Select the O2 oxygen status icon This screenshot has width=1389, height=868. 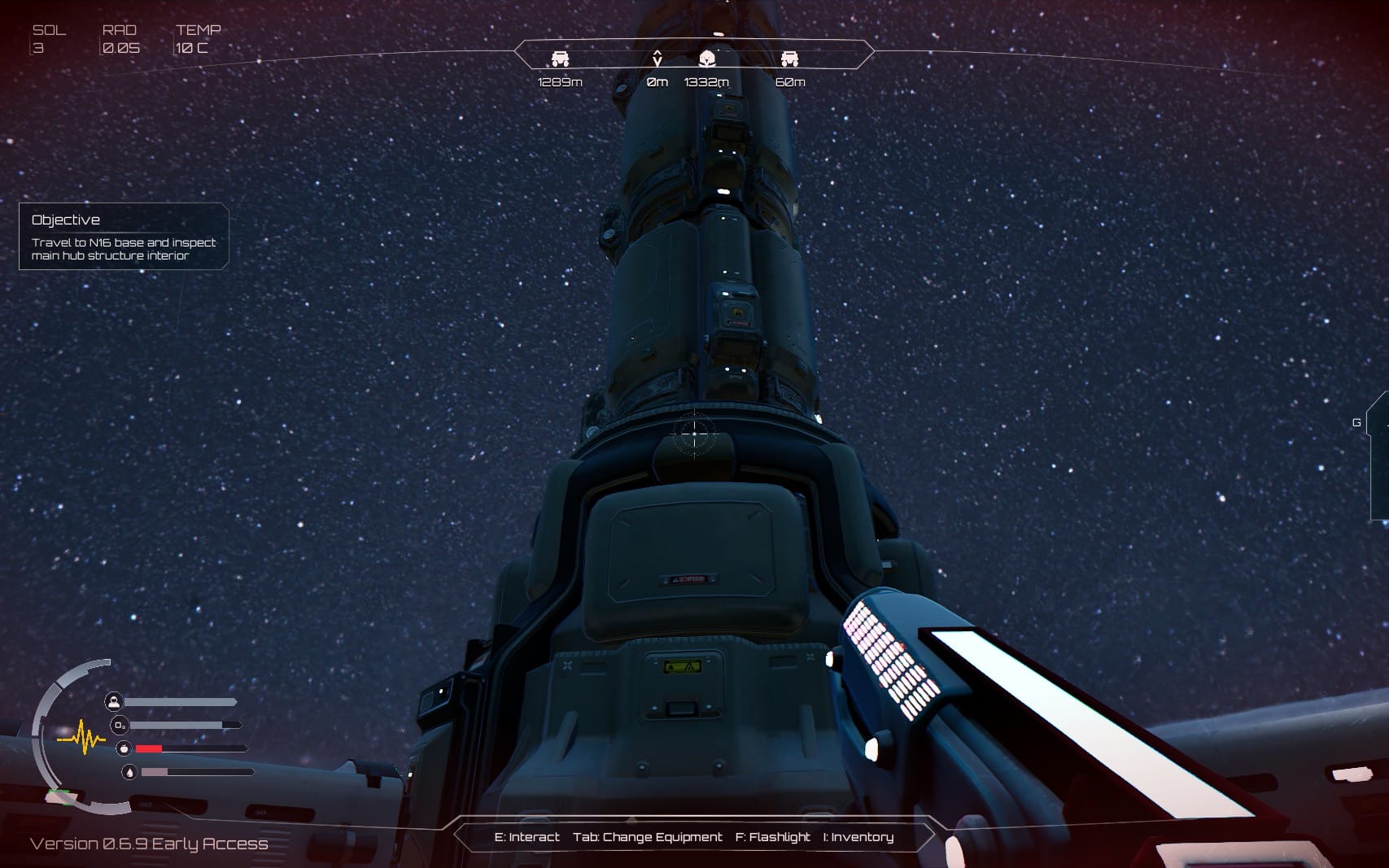pos(119,725)
